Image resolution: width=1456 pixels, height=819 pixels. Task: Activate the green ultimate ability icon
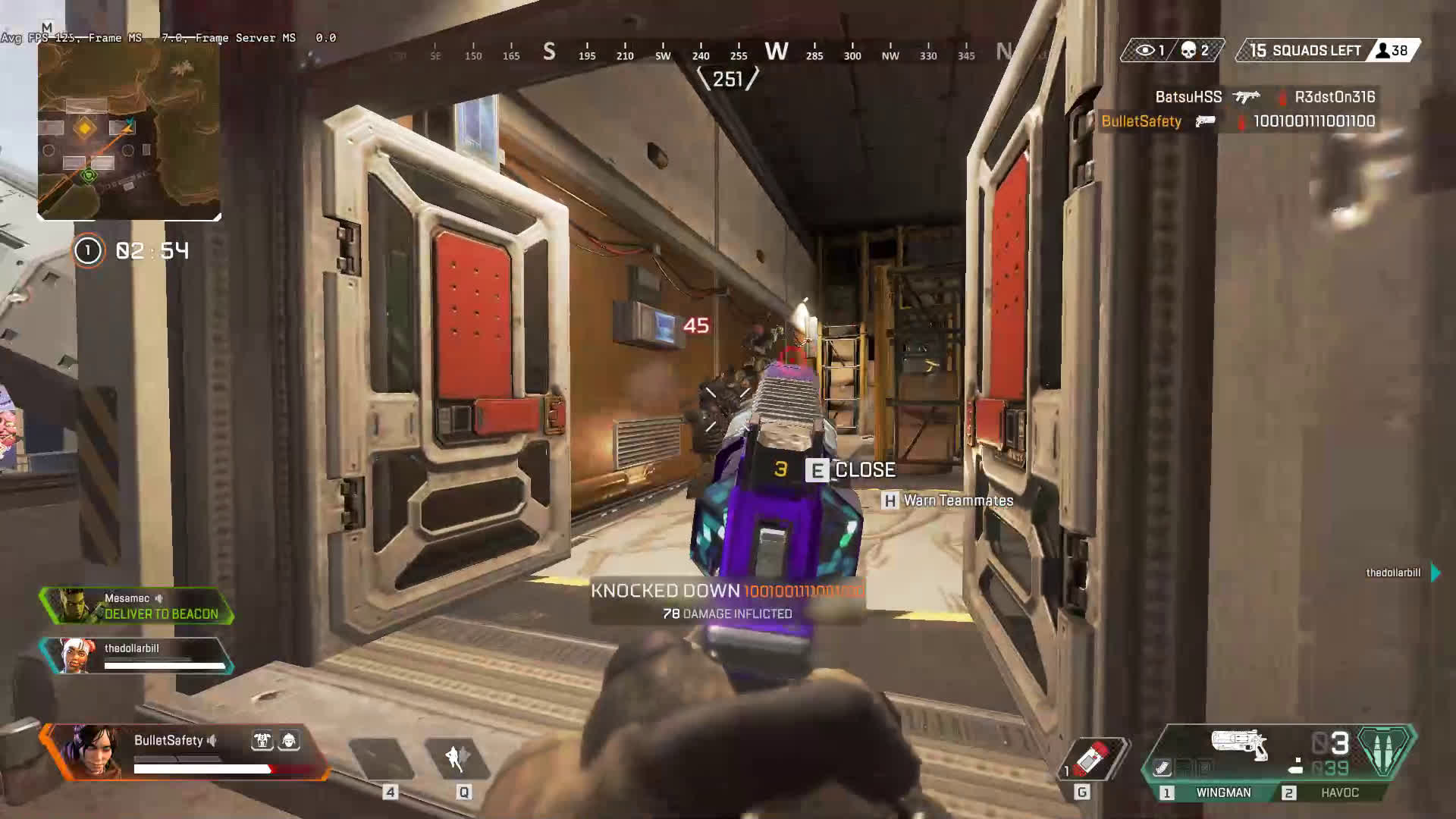(x=1385, y=751)
